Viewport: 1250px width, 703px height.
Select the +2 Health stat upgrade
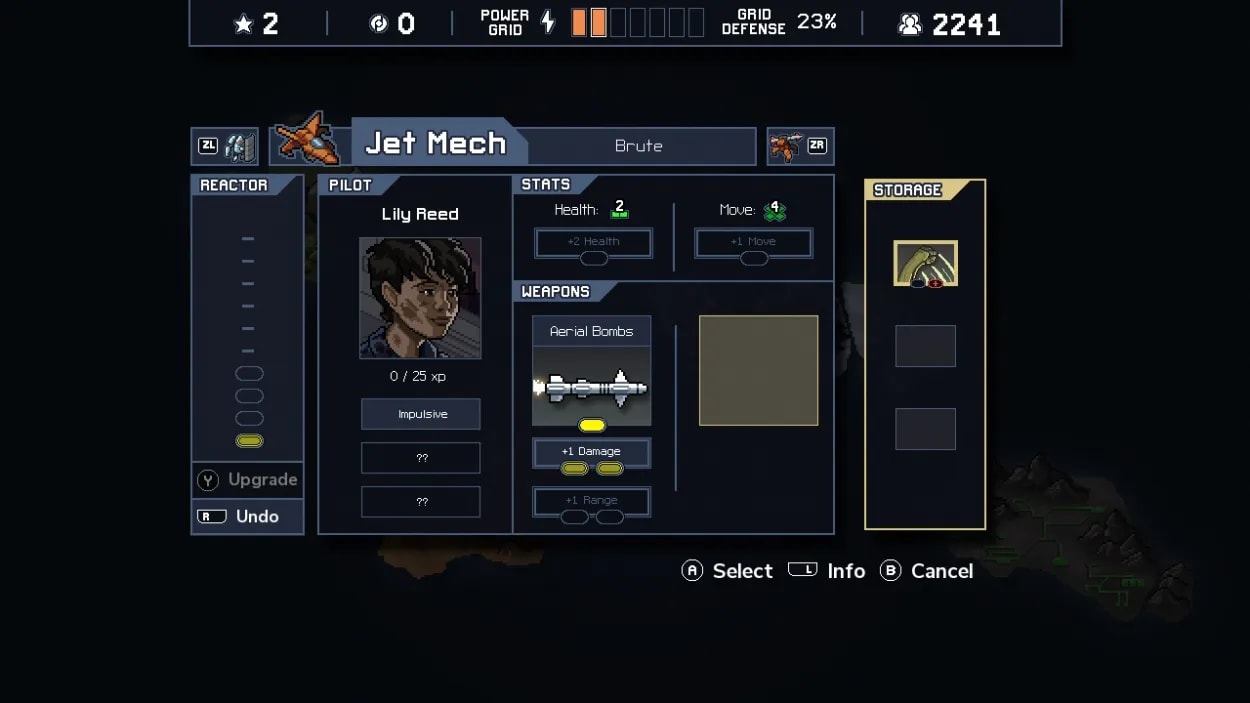(593, 243)
